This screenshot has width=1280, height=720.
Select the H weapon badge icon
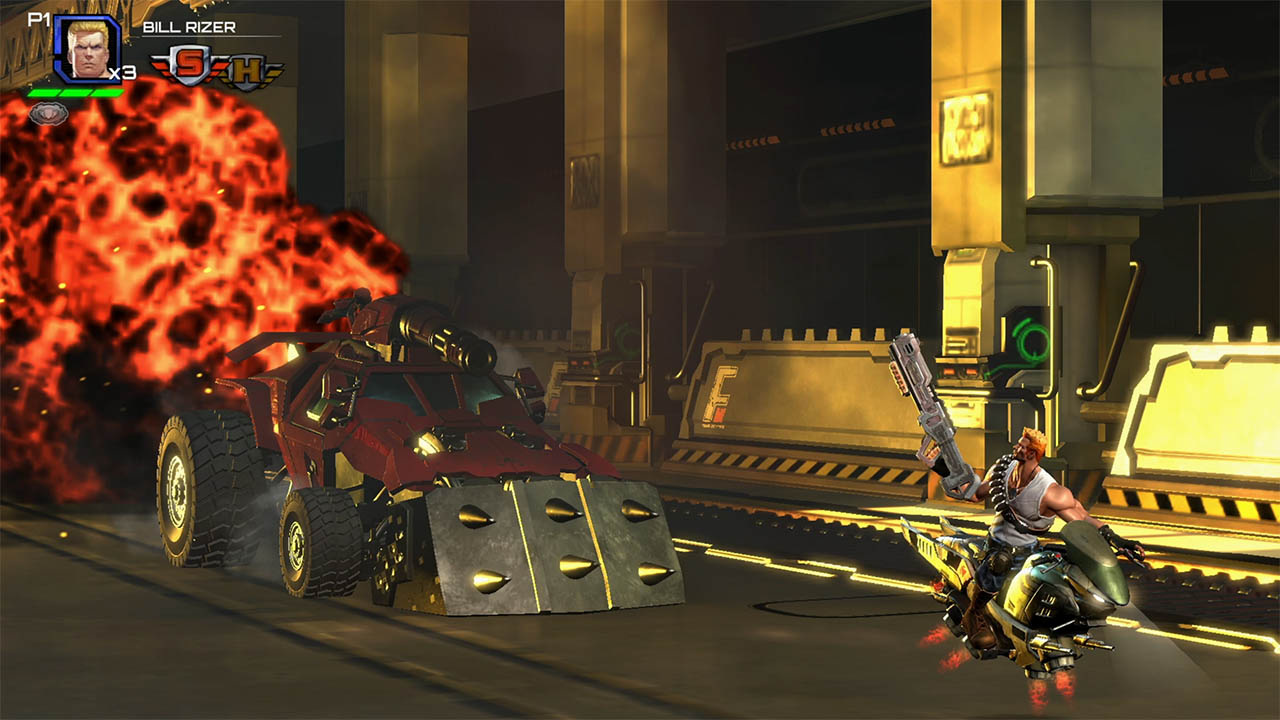246,70
